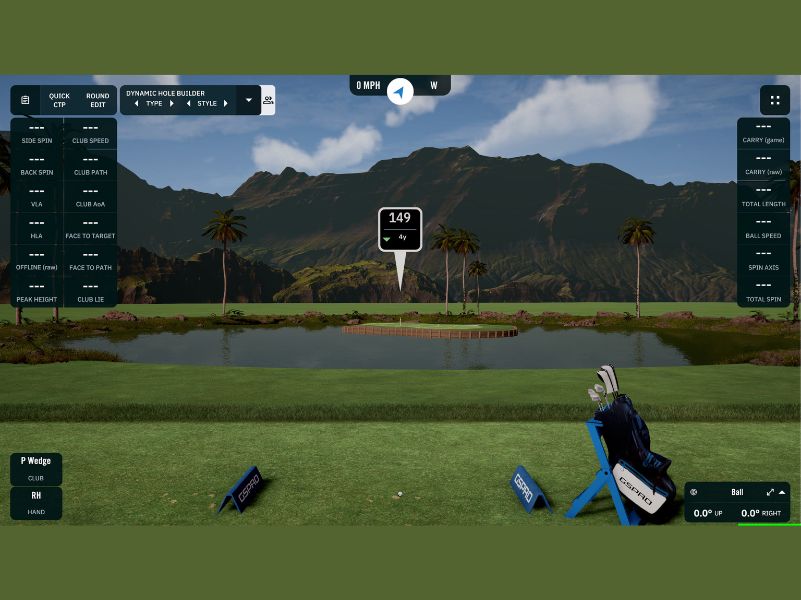Click the left arrow beside Style
Viewport: 801px width, 600px height.
pos(189,104)
